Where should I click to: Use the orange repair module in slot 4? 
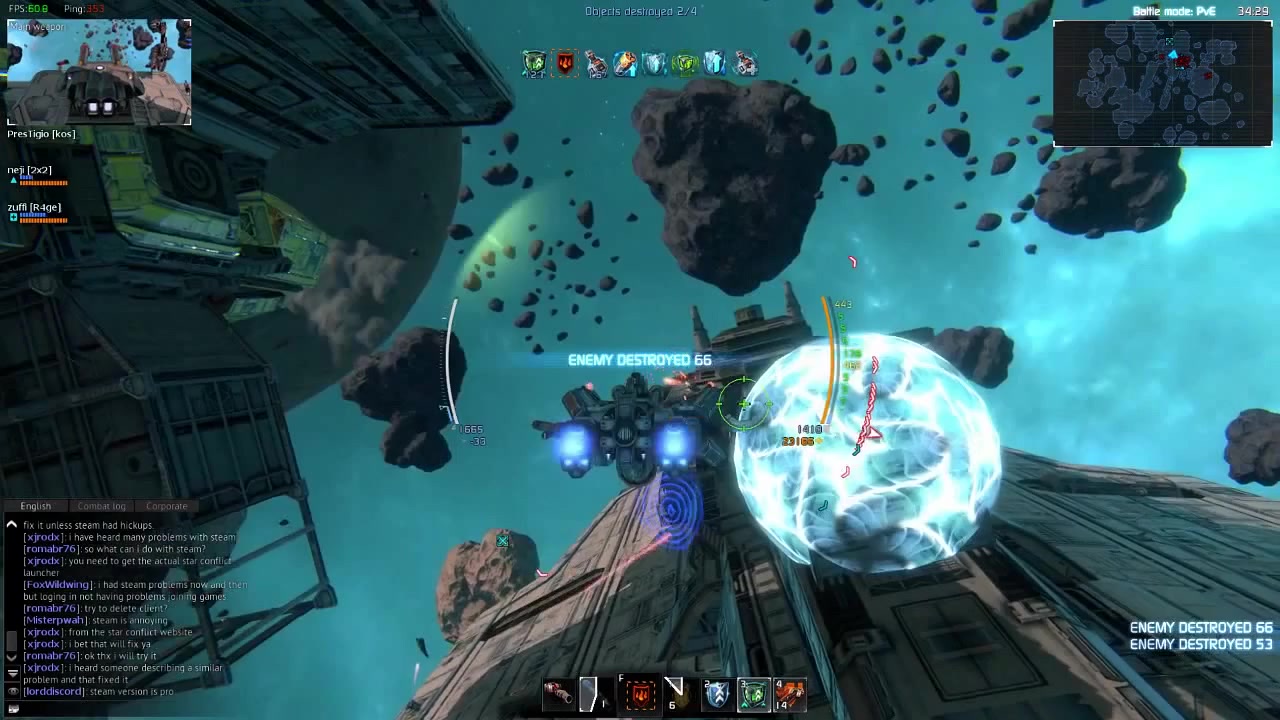[790, 694]
